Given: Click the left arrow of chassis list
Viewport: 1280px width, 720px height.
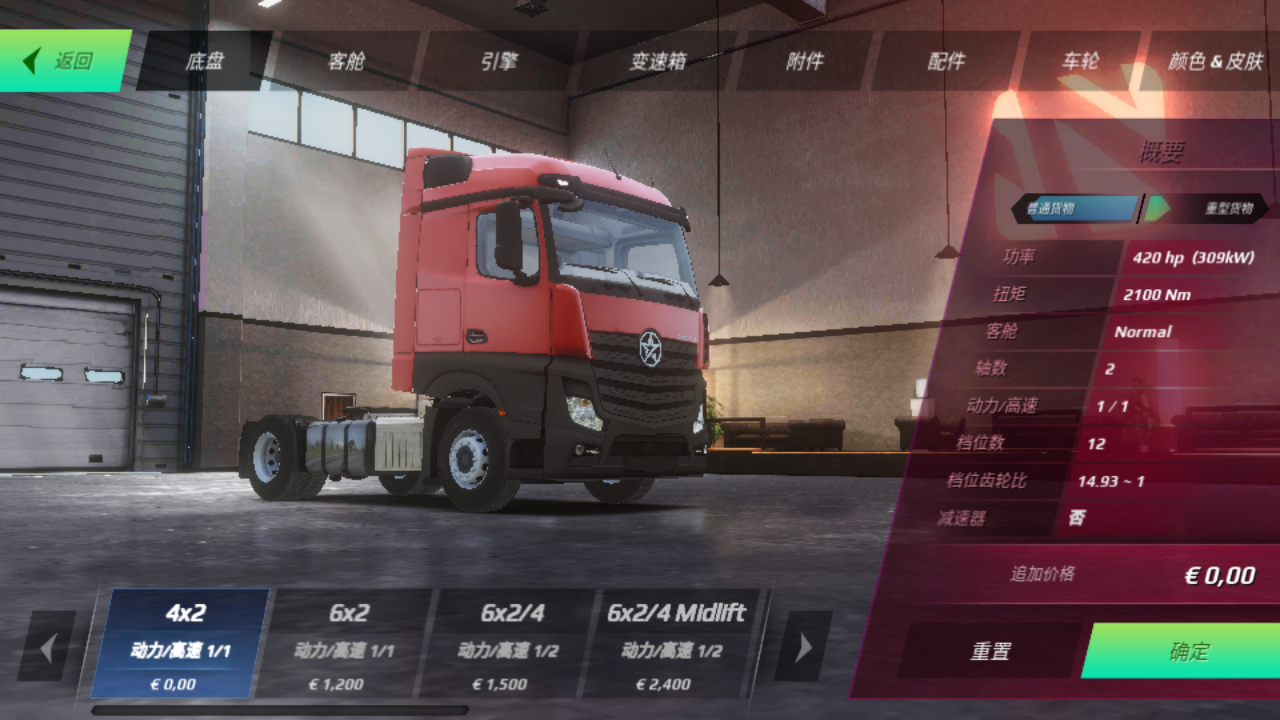Looking at the screenshot, I should 47,647.
